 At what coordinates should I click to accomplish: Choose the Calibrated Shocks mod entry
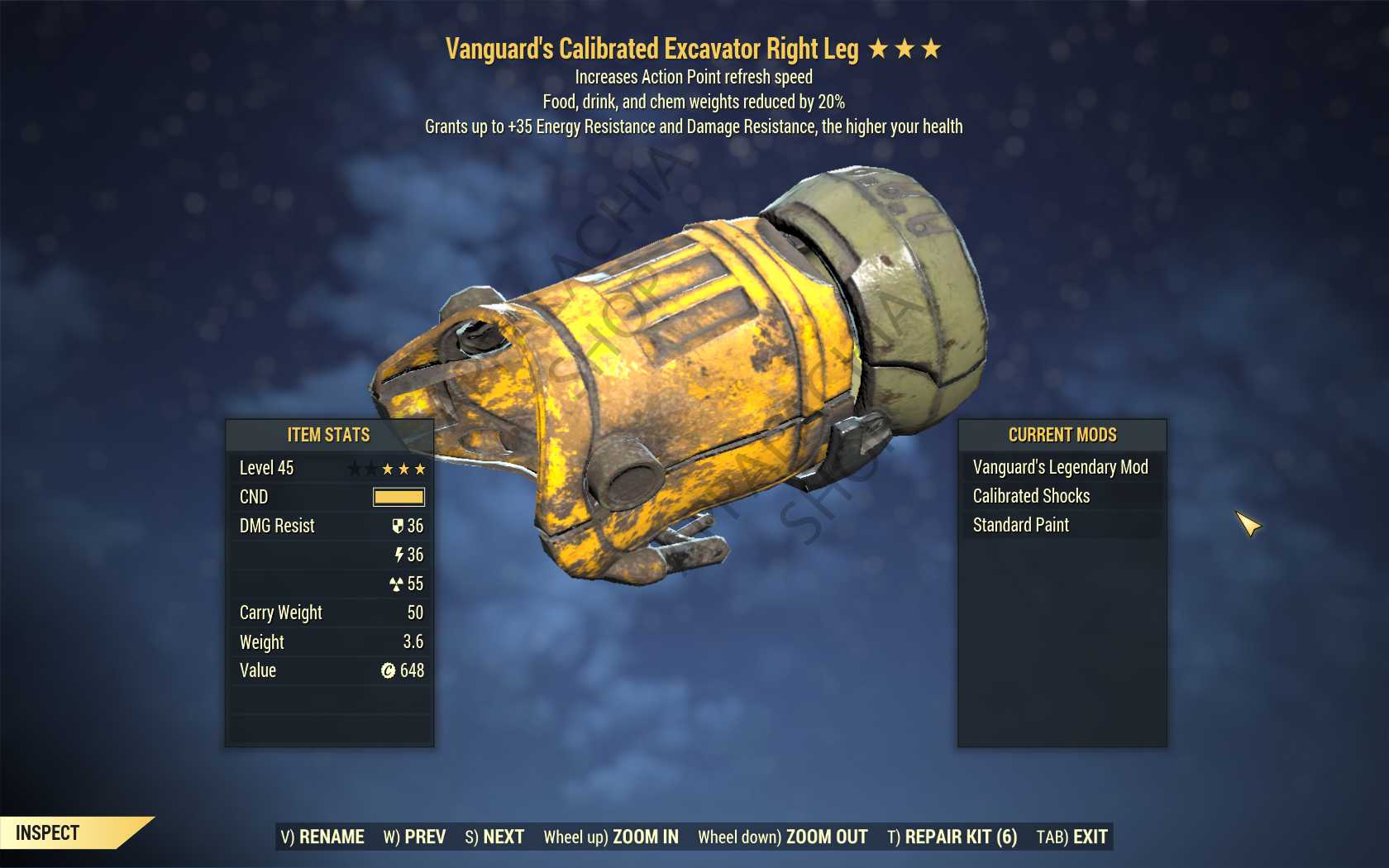tap(1032, 496)
